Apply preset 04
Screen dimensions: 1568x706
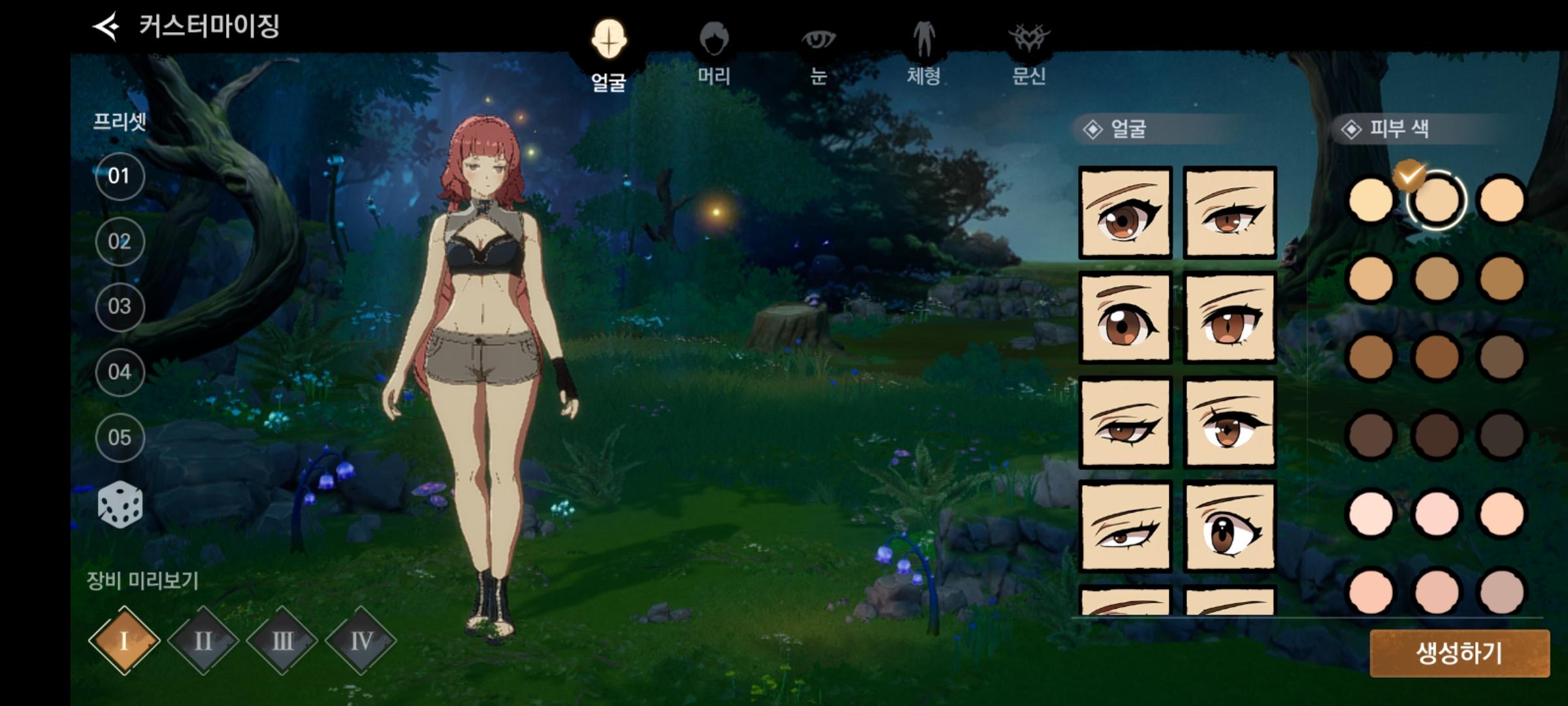120,372
